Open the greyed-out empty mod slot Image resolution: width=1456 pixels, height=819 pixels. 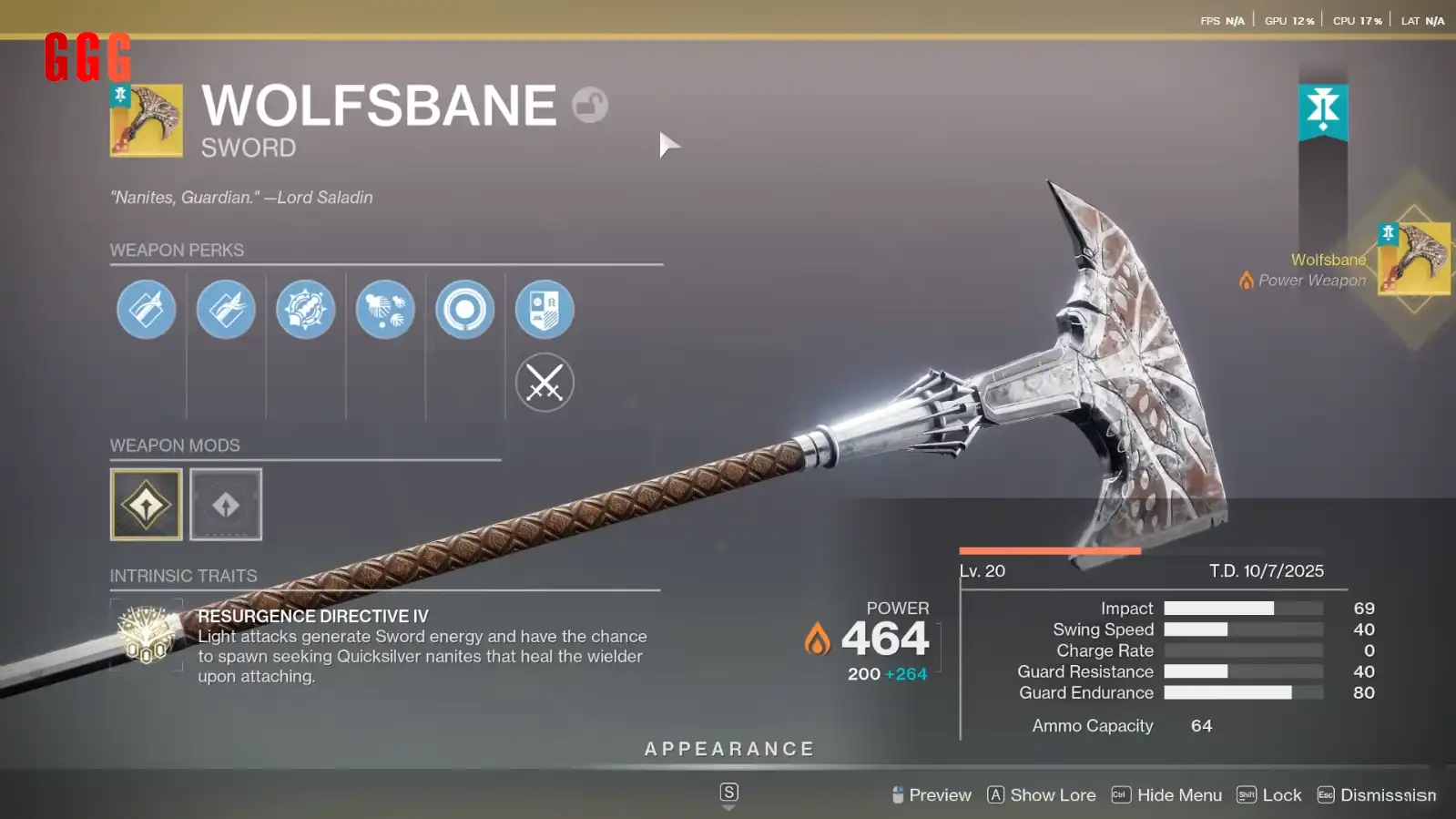tap(226, 505)
